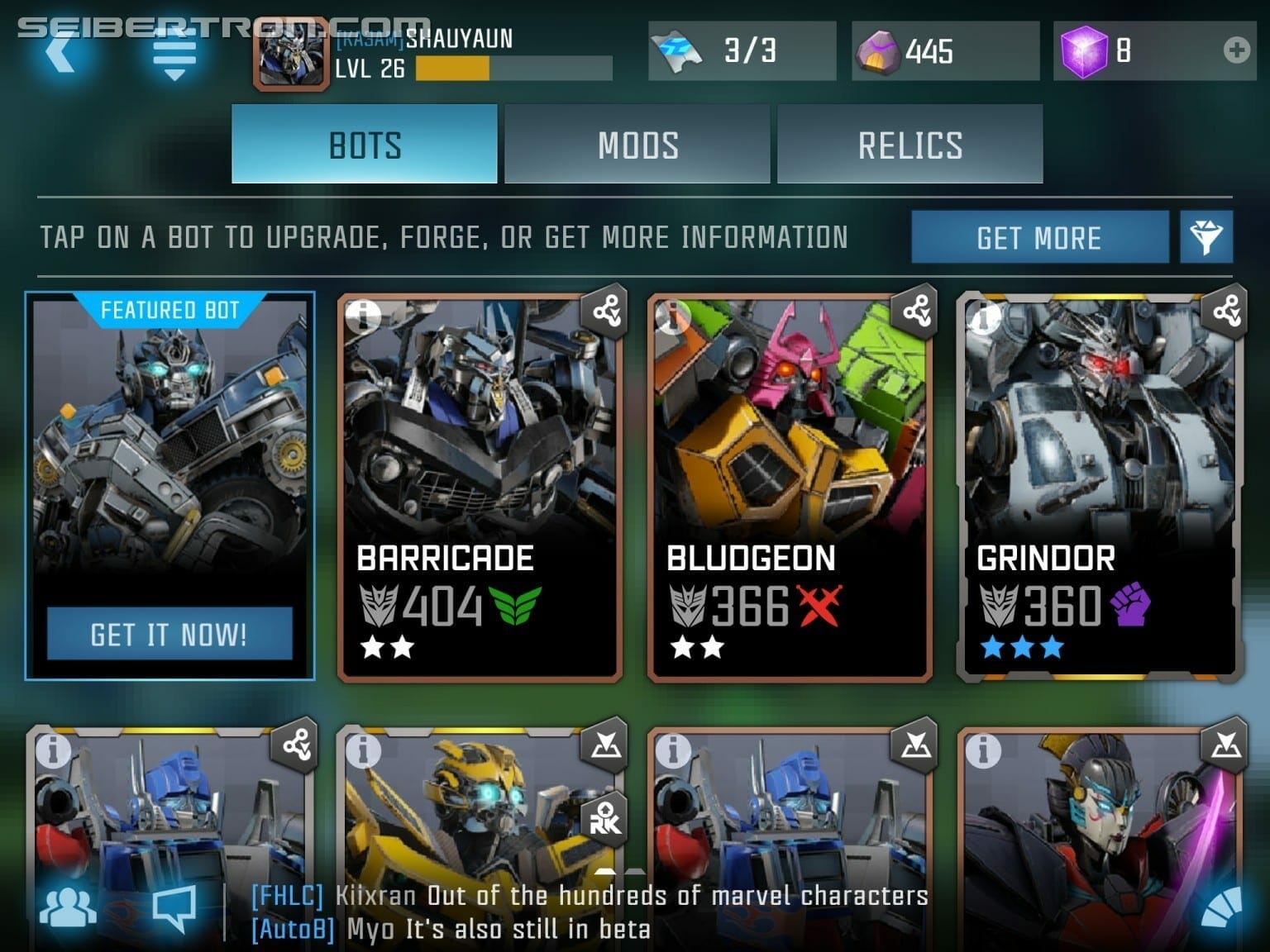This screenshot has height=952, width=1270.
Task: Switch to the Bots tab
Action: click(x=365, y=145)
